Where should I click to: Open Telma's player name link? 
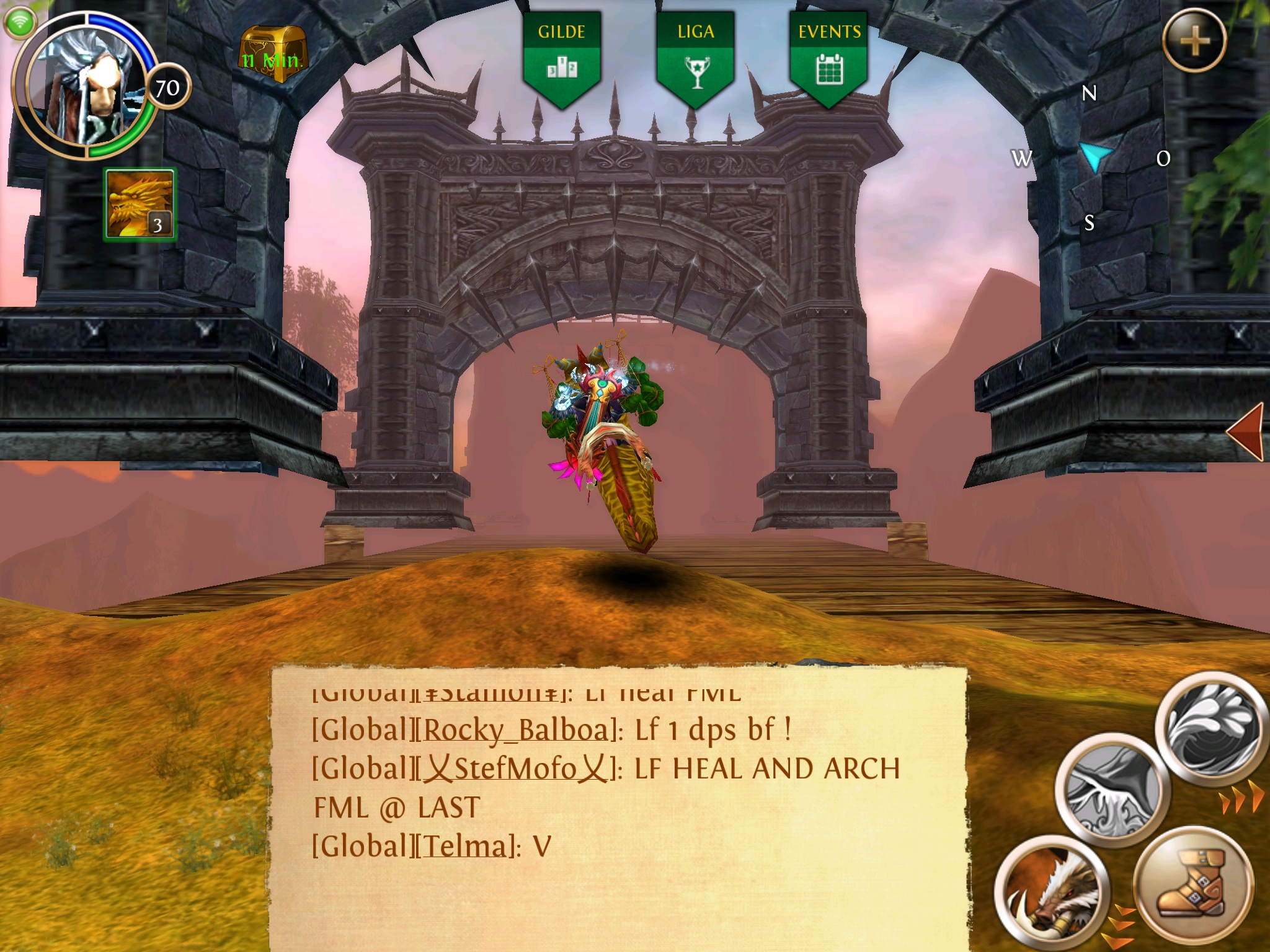[465, 847]
